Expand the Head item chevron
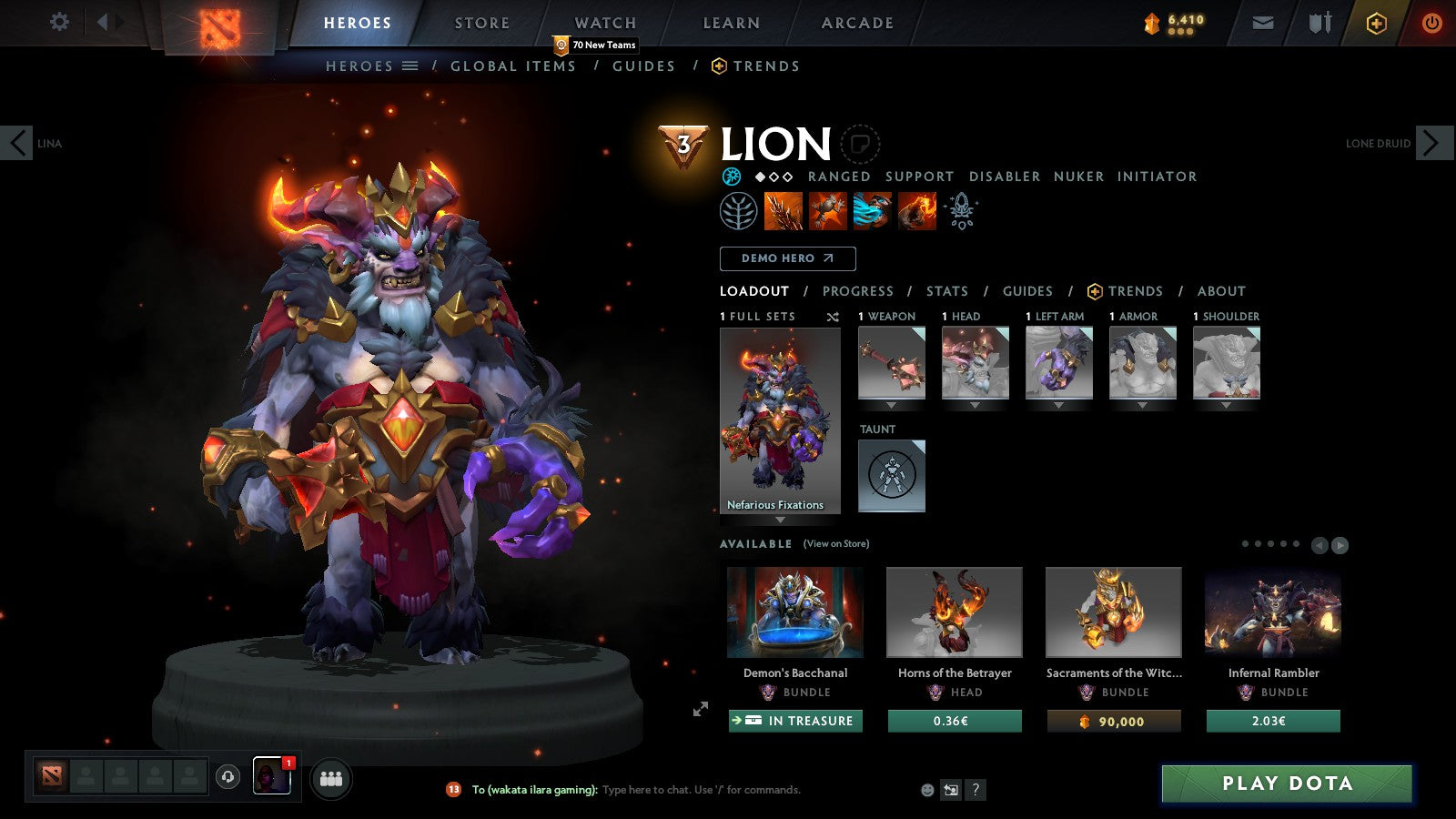 [975, 403]
